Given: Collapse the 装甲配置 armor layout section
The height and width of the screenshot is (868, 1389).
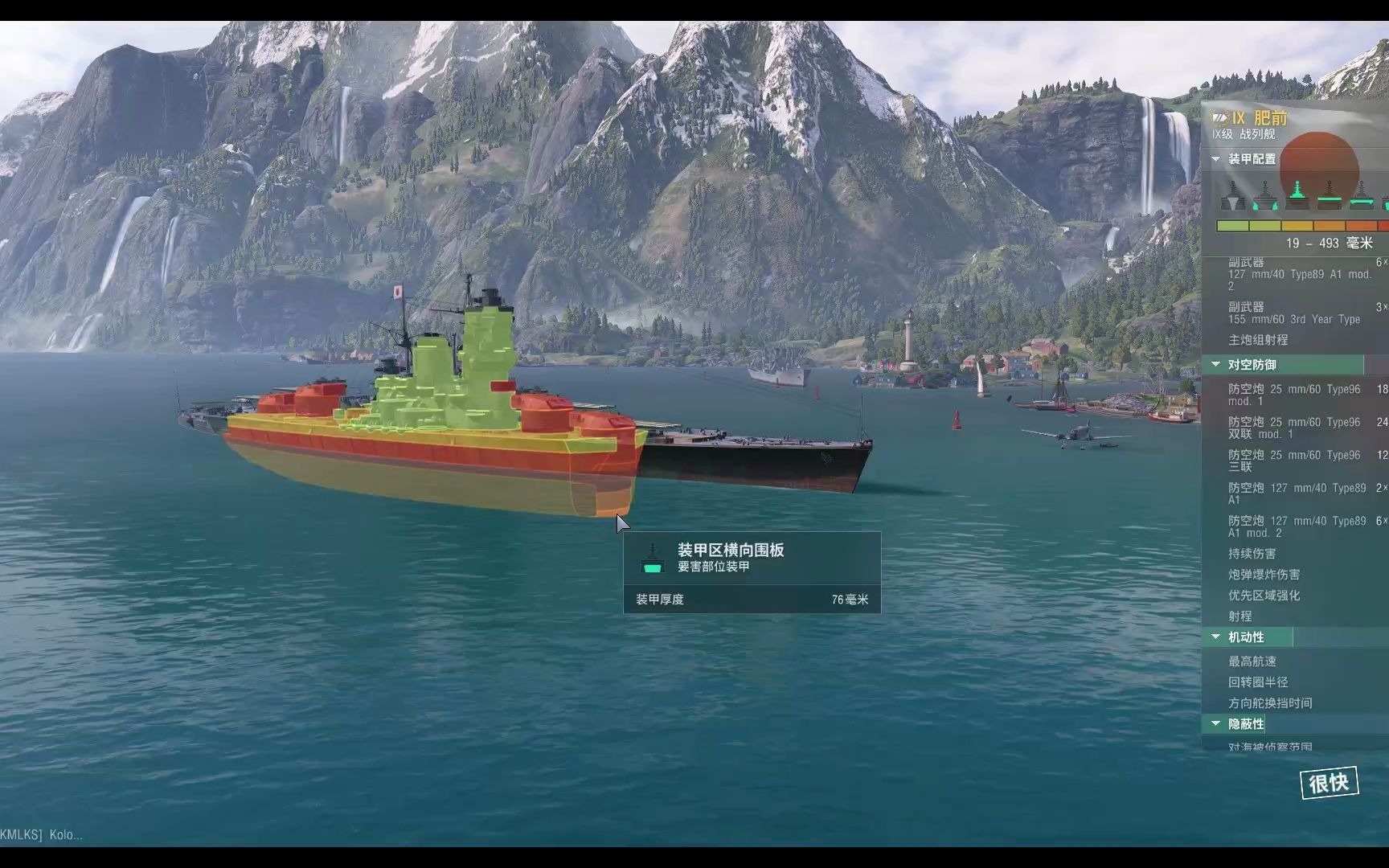Looking at the screenshot, I should pyautogui.click(x=1216, y=159).
